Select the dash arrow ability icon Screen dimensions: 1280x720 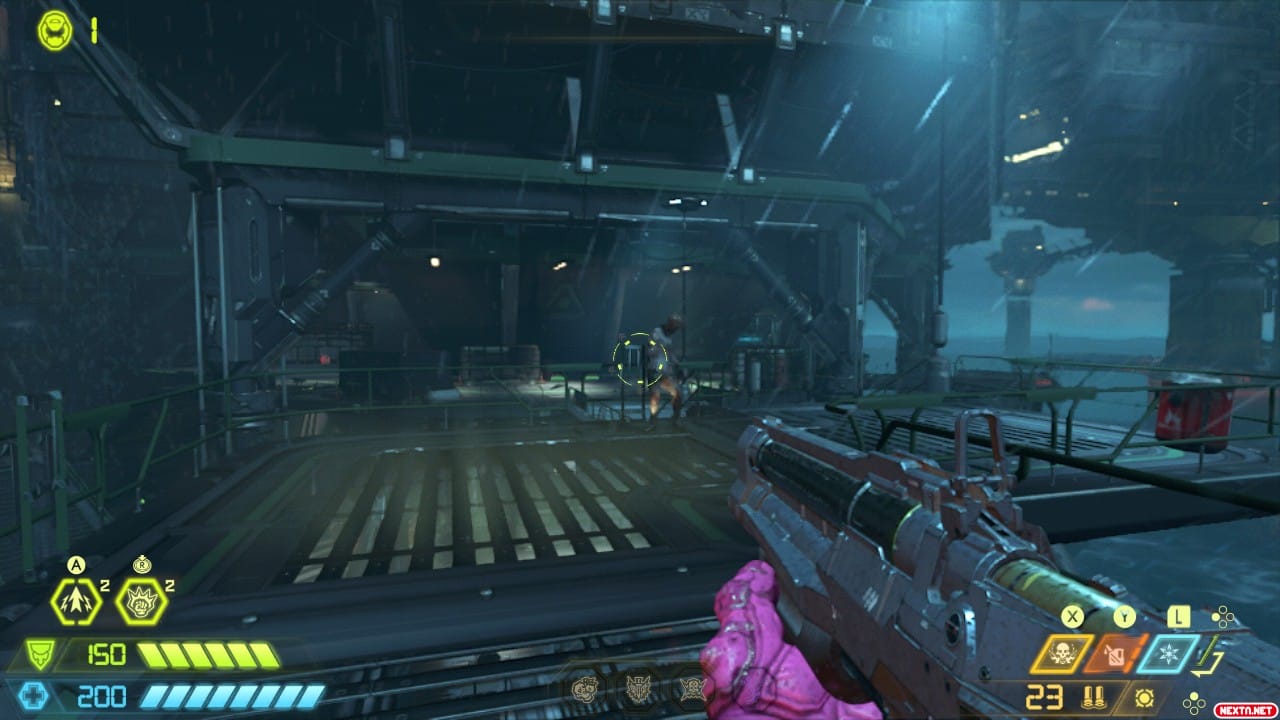76,602
